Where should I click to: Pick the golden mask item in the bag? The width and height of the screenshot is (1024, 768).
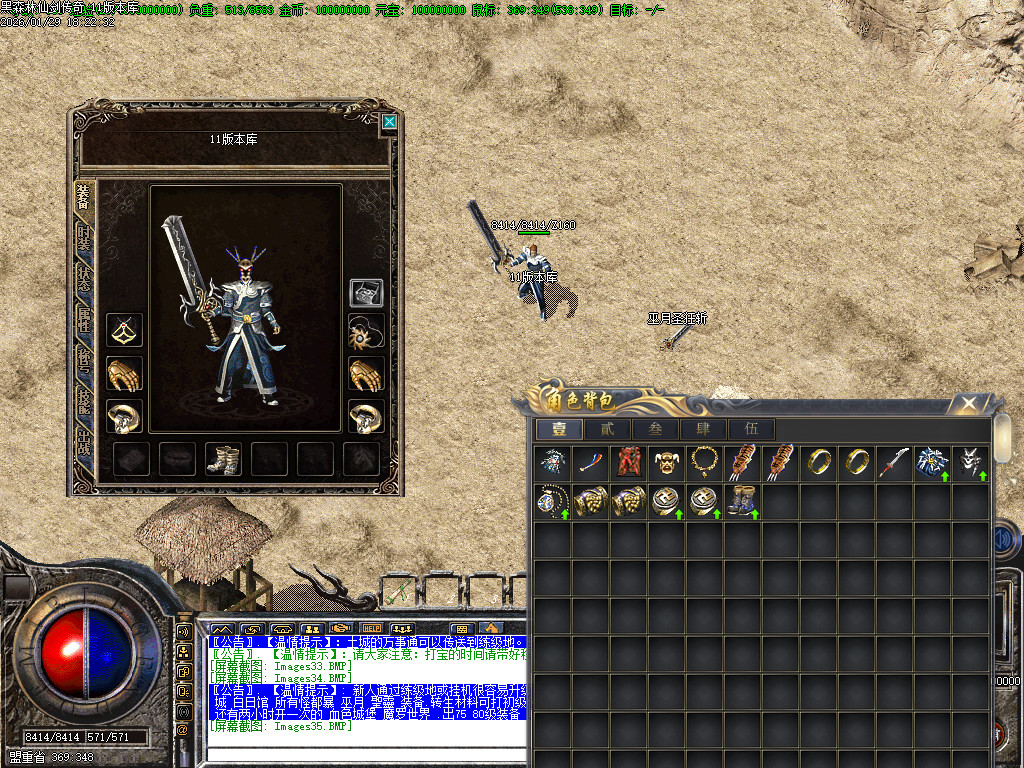tap(666, 462)
